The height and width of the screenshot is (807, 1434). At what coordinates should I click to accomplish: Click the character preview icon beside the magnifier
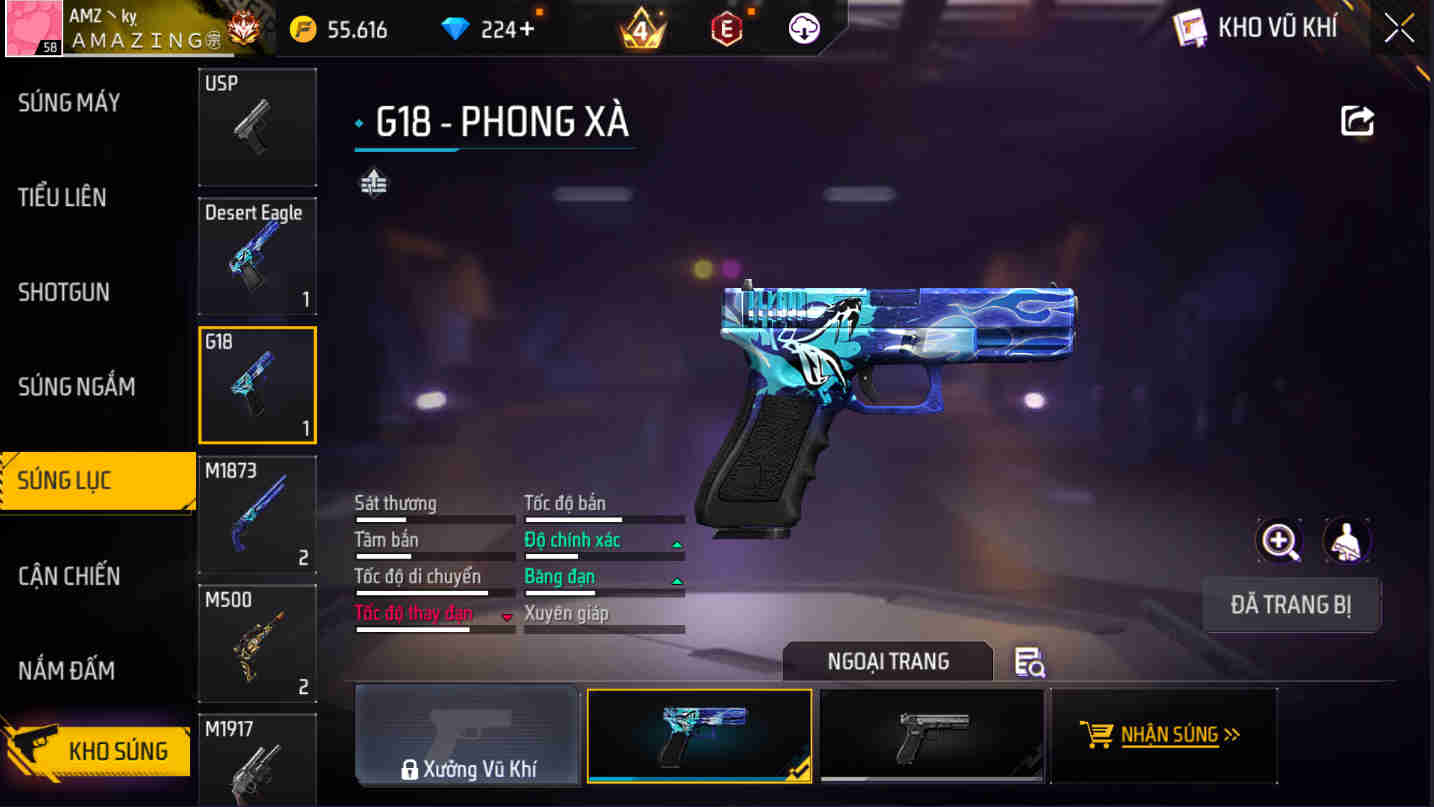(x=1347, y=540)
